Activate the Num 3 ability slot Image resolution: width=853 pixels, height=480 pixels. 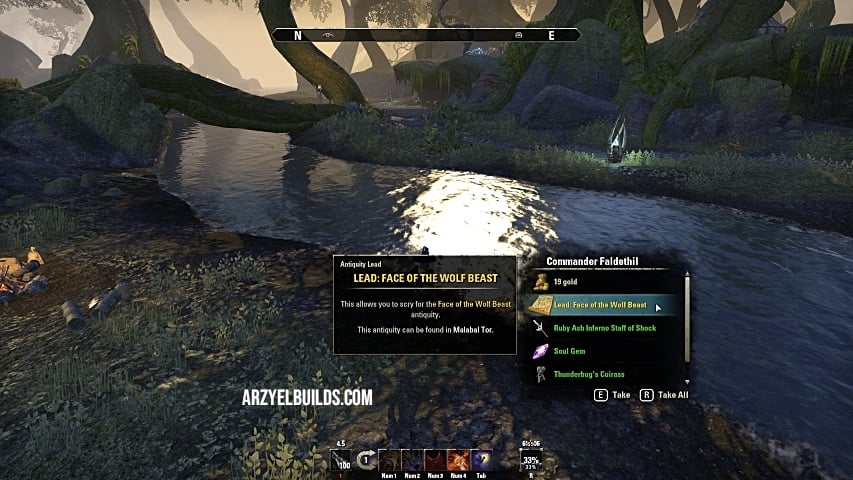pyautogui.click(x=435, y=461)
